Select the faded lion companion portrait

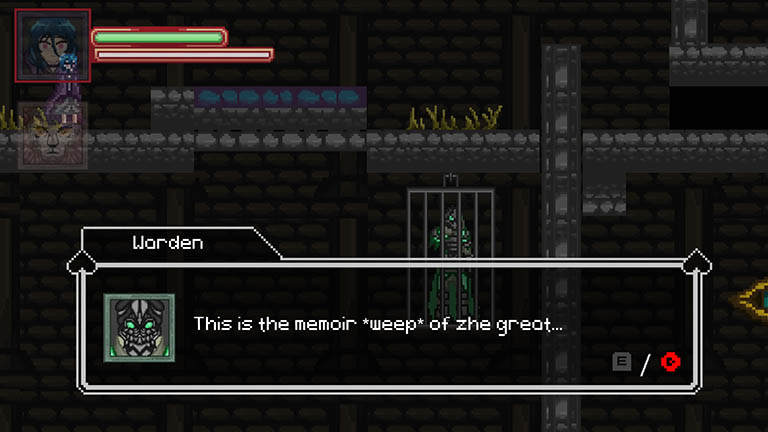pos(52,134)
